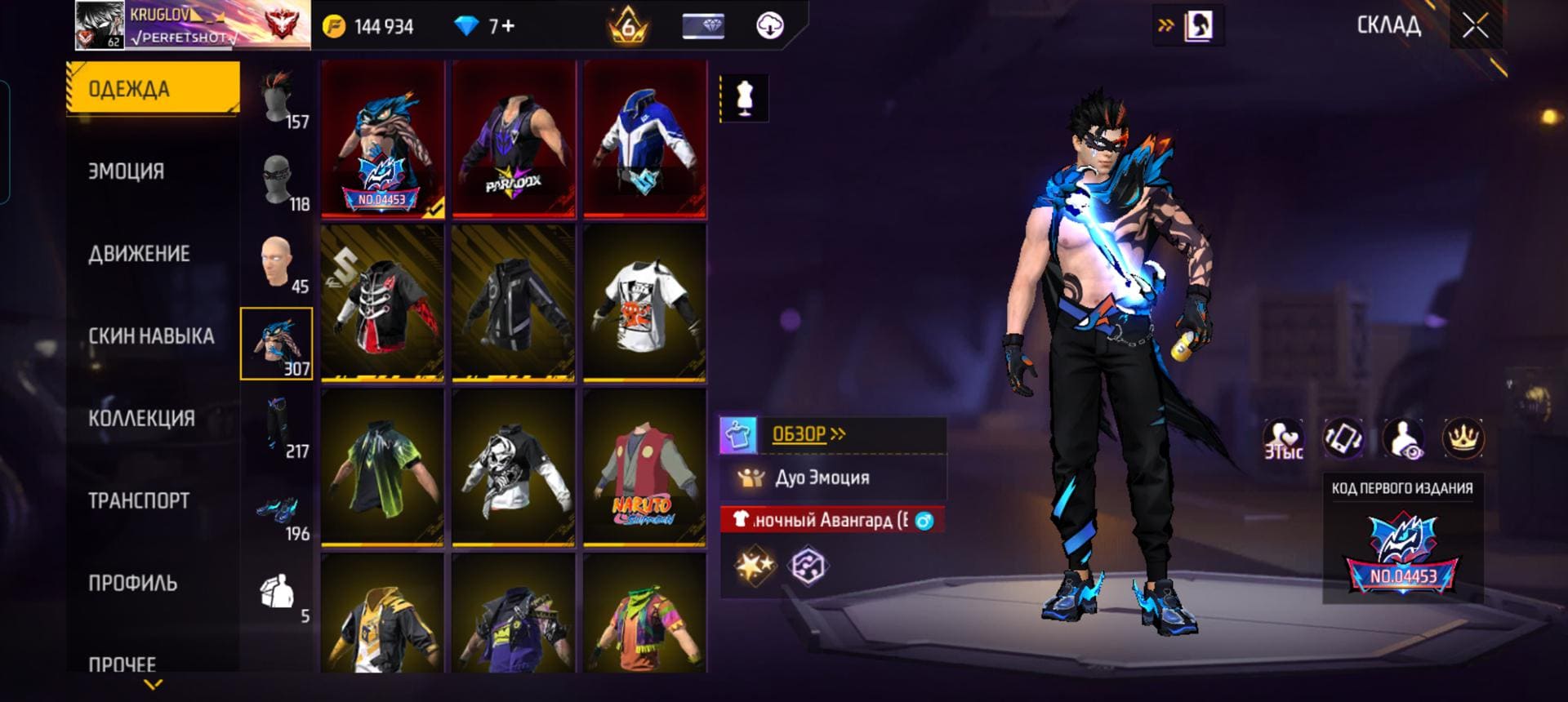The width and height of the screenshot is (1568, 702).
Task: Go to the КОЛЛЕКЦИЯ tab
Action: point(141,419)
